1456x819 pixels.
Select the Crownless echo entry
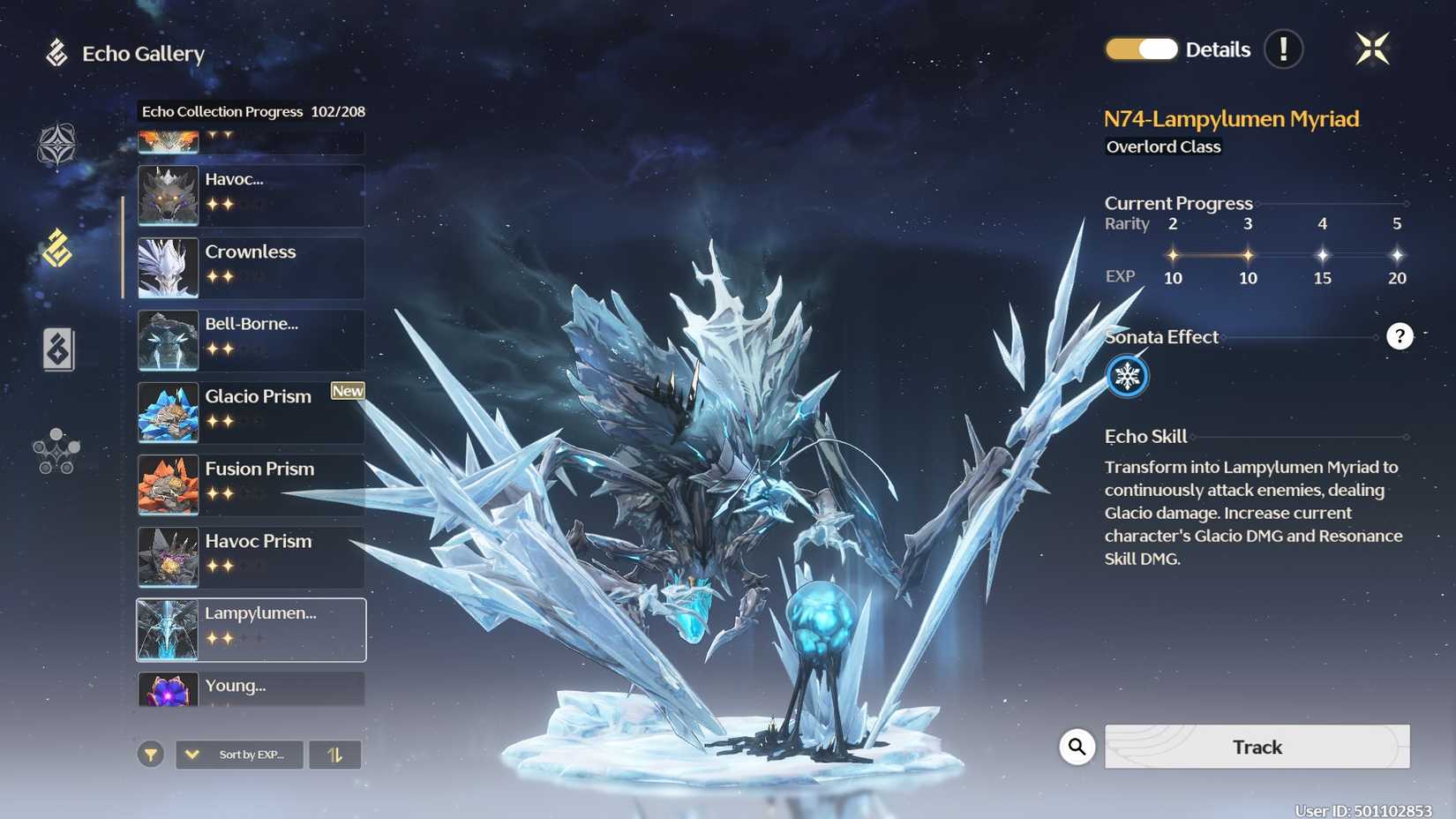(x=251, y=267)
